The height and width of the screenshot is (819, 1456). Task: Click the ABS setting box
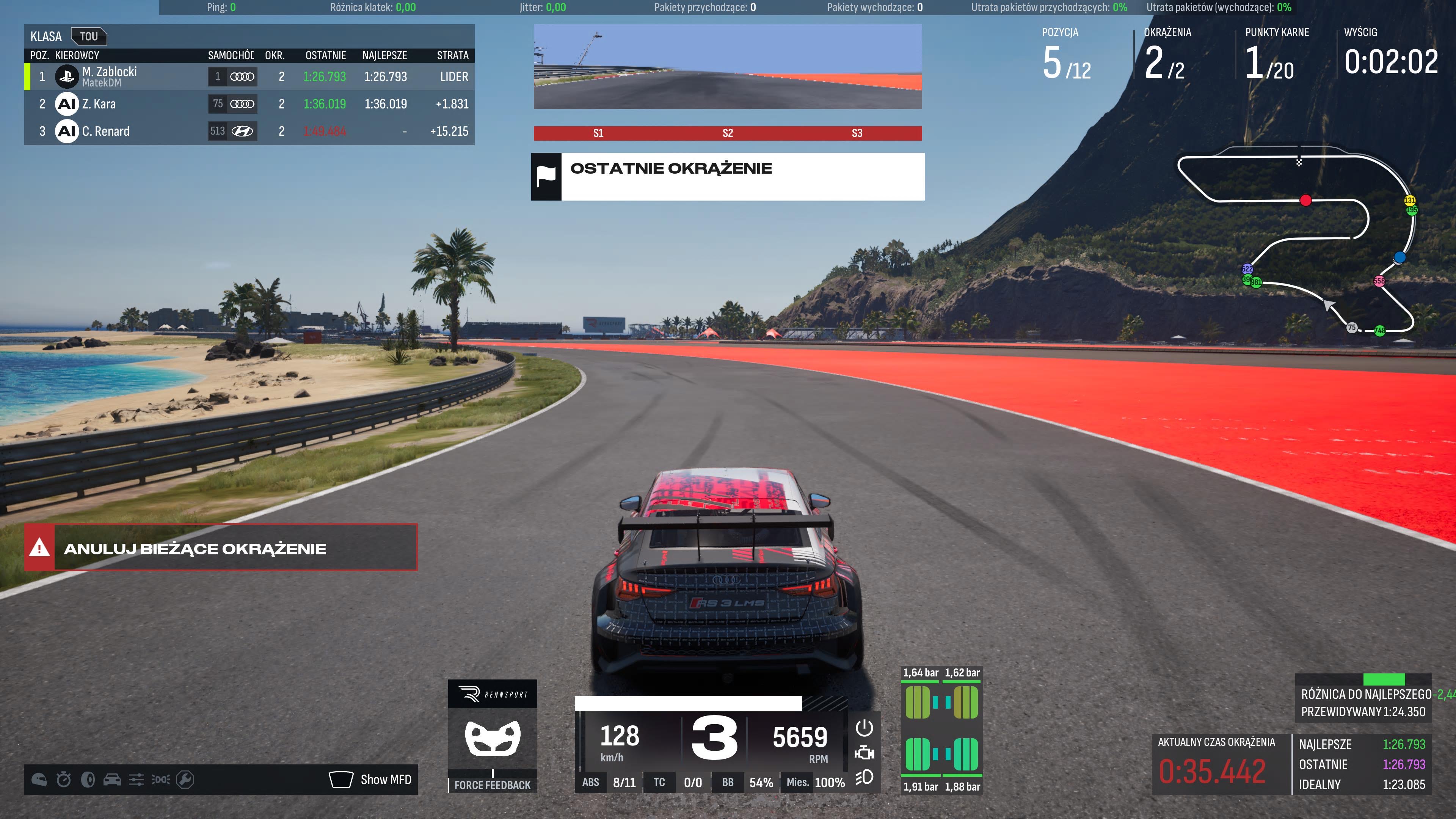(608, 782)
